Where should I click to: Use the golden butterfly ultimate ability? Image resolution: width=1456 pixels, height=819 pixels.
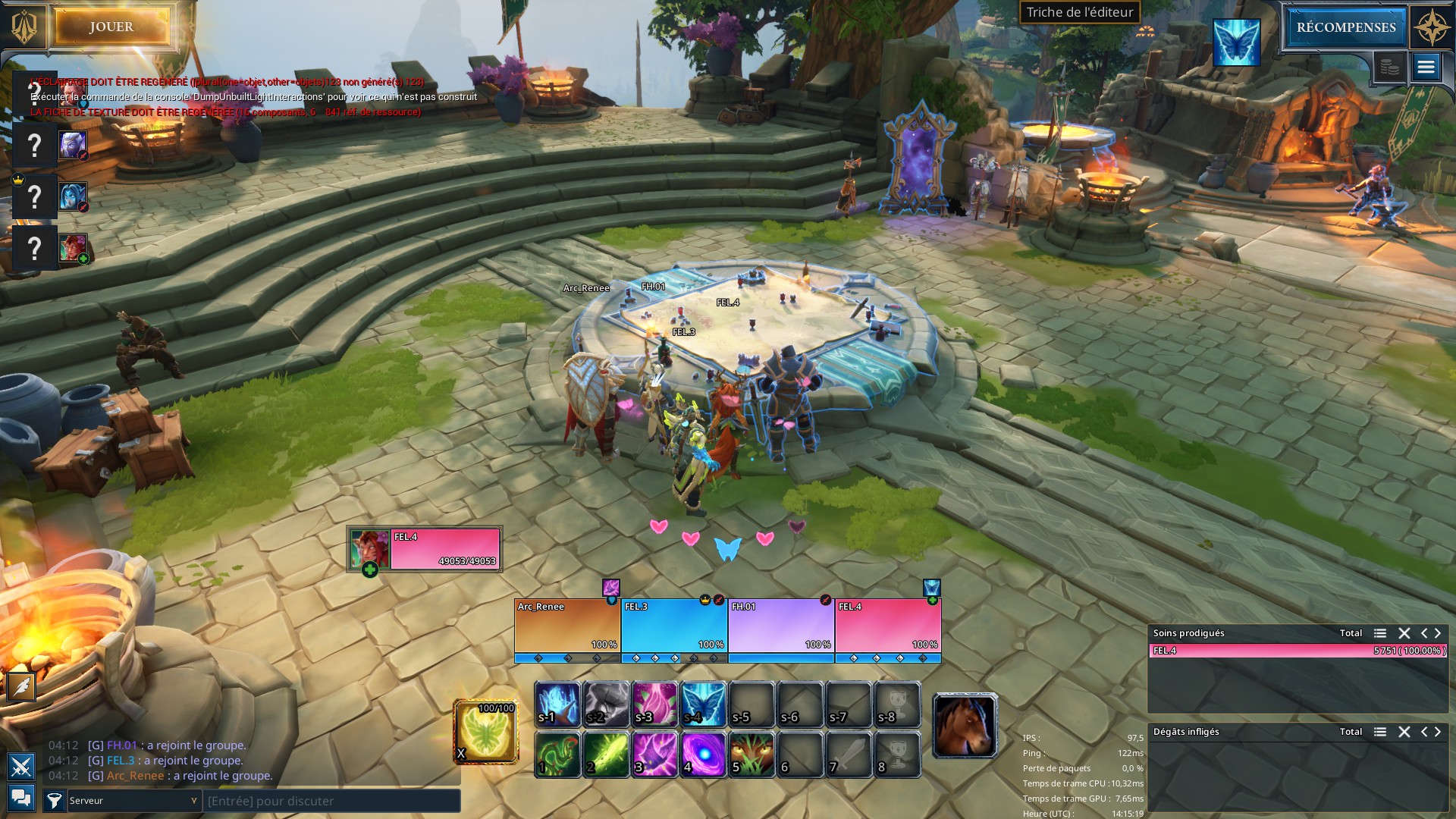tap(486, 732)
